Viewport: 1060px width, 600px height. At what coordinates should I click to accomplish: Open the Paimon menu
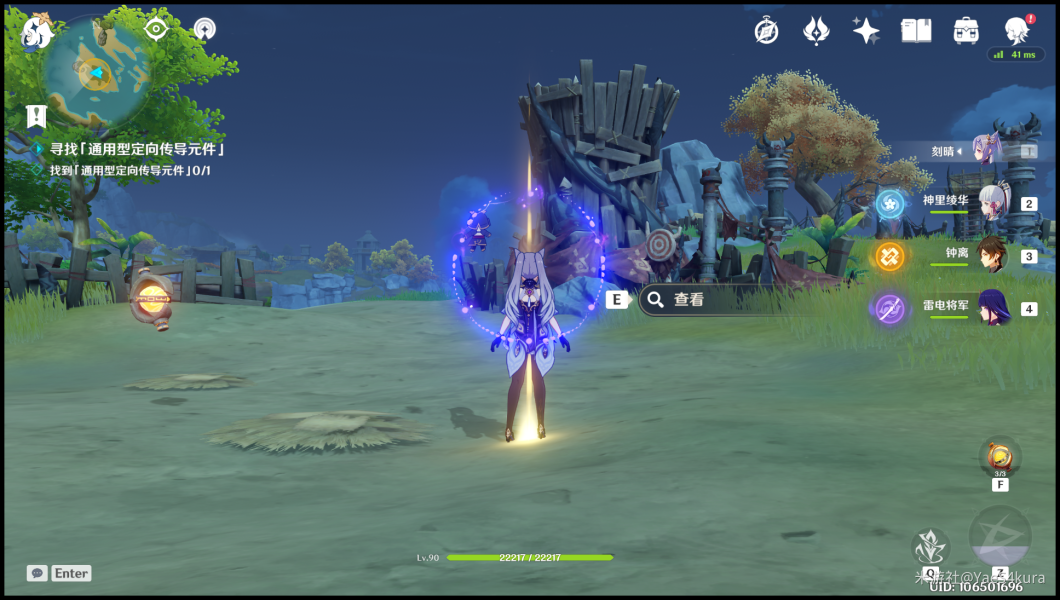pyautogui.click(x=36, y=33)
